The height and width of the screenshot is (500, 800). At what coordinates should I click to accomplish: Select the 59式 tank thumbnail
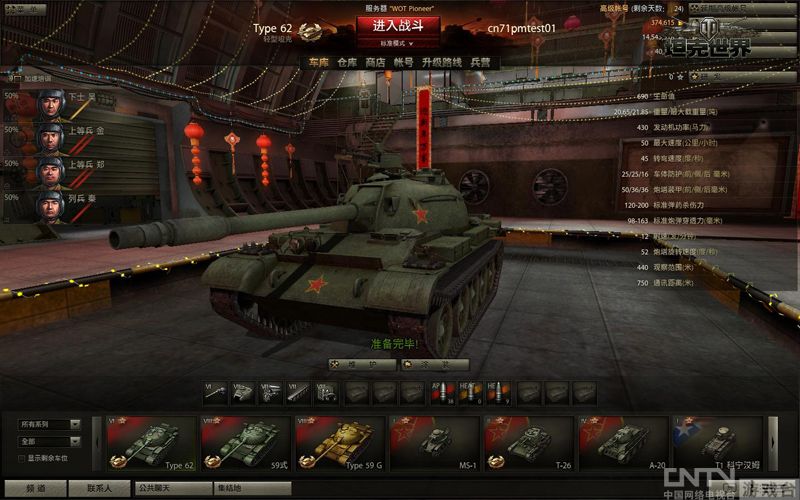pos(245,443)
